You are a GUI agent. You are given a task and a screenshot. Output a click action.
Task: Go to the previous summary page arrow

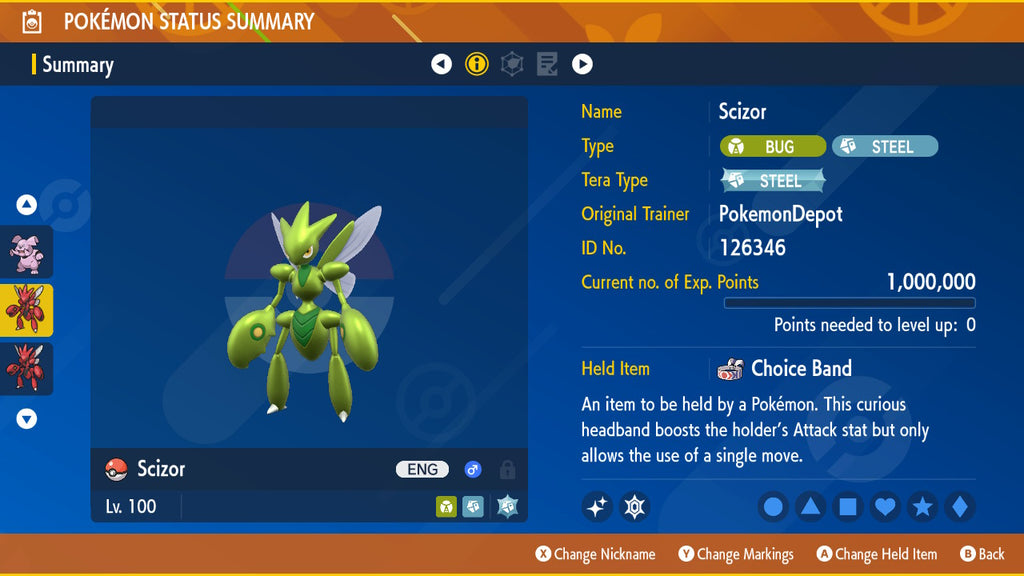click(x=441, y=65)
